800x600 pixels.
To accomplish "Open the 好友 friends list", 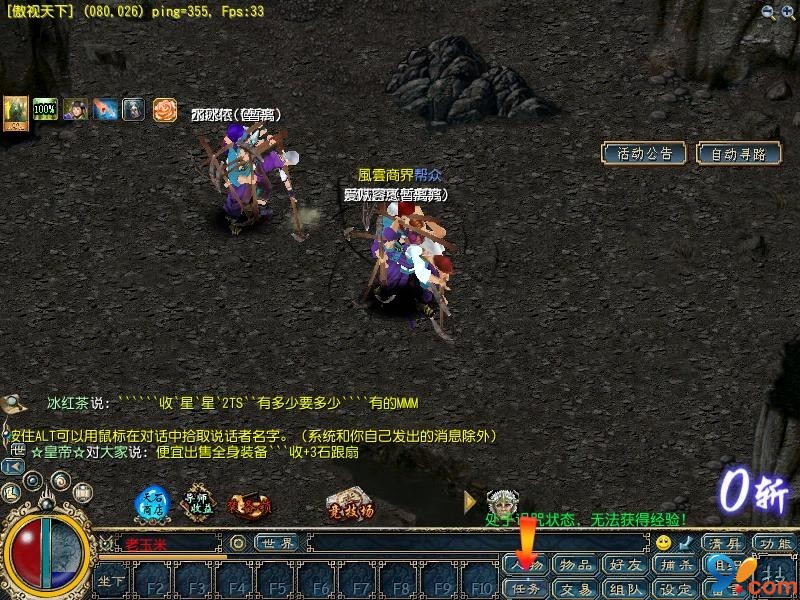I will [x=626, y=566].
